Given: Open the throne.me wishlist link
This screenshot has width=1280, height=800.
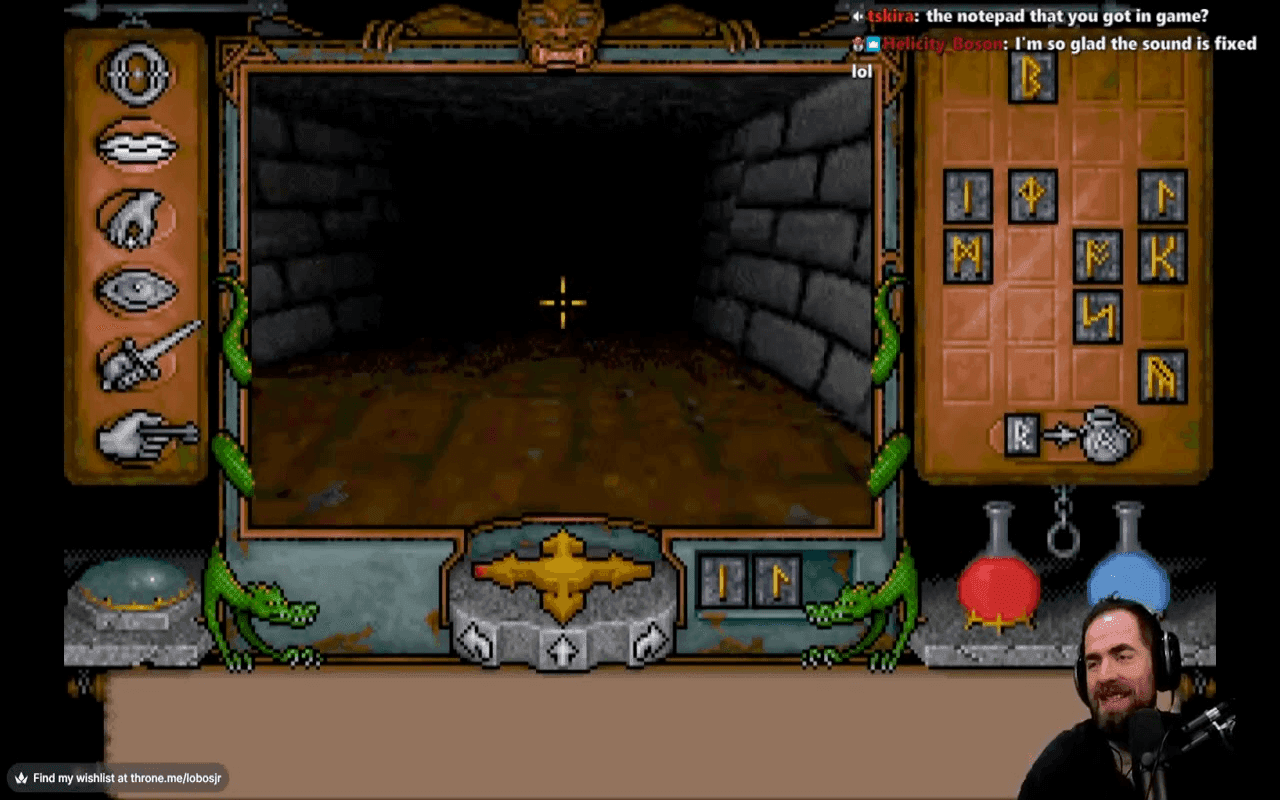Looking at the screenshot, I should (120, 775).
